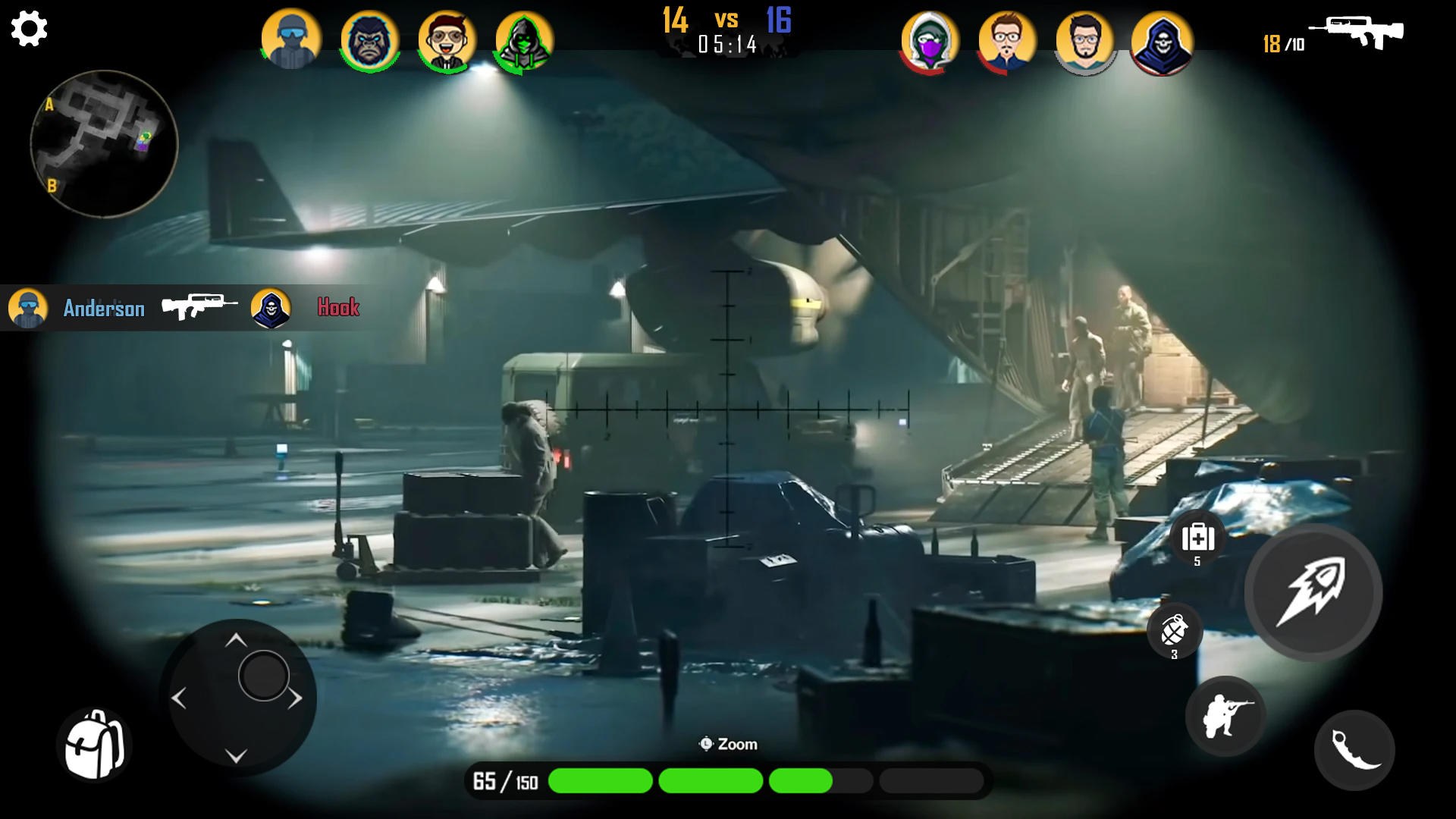Use the karambit melee knife
The width and height of the screenshot is (1456, 819).
(1355, 749)
